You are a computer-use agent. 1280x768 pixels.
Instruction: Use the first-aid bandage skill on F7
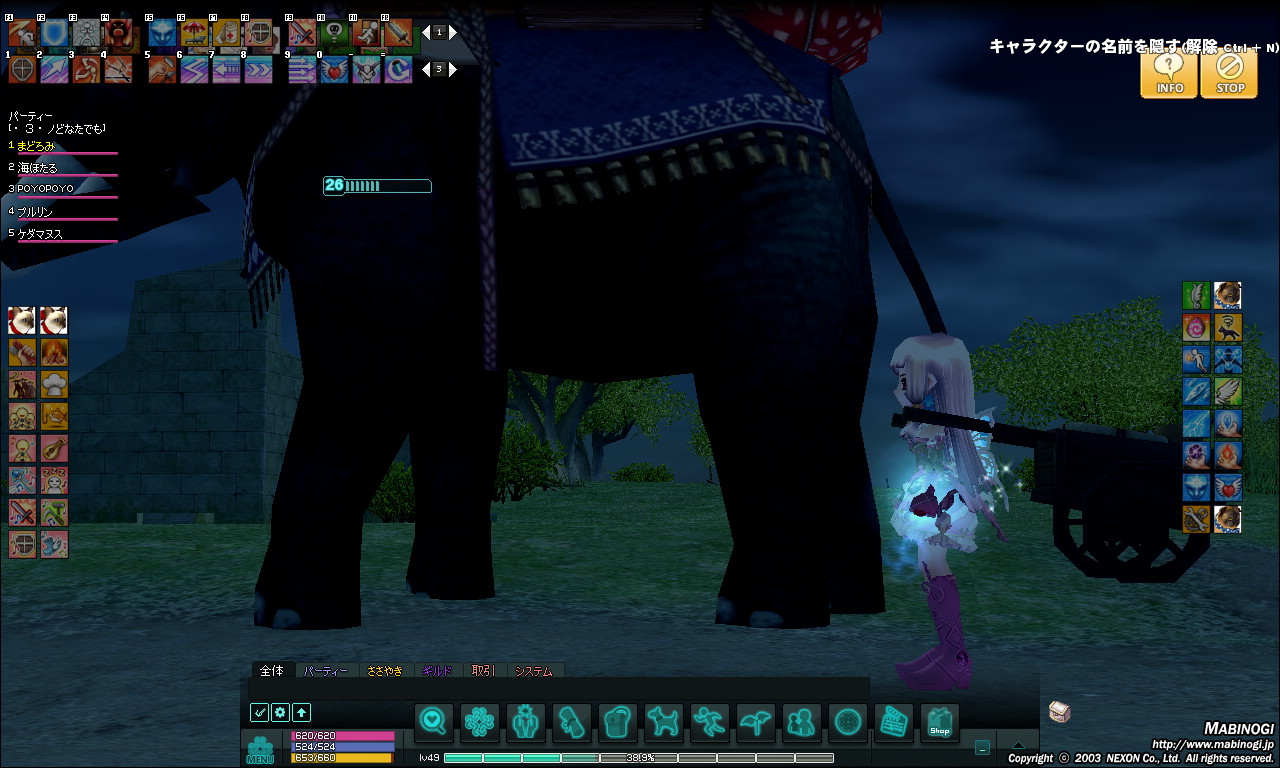(x=226, y=34)
